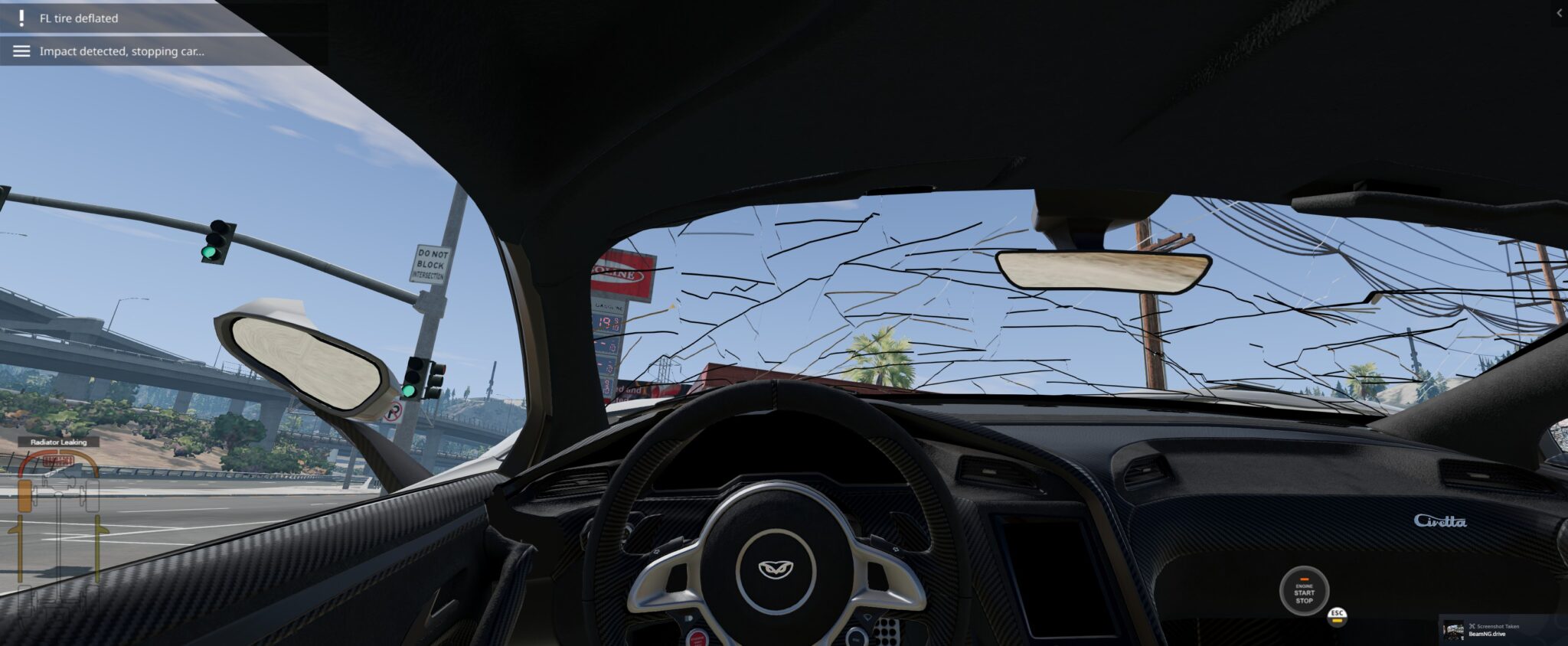Click the front-right wheel on the damage diagram
This screenshot has width=1568, height=646.
pyautogui.click(x=92, y=498)
